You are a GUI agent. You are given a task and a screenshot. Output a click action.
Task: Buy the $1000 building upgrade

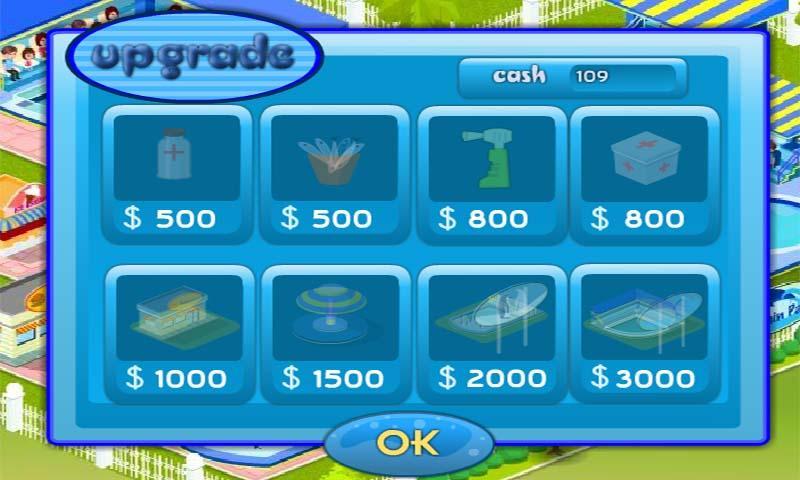pos(178,334)
